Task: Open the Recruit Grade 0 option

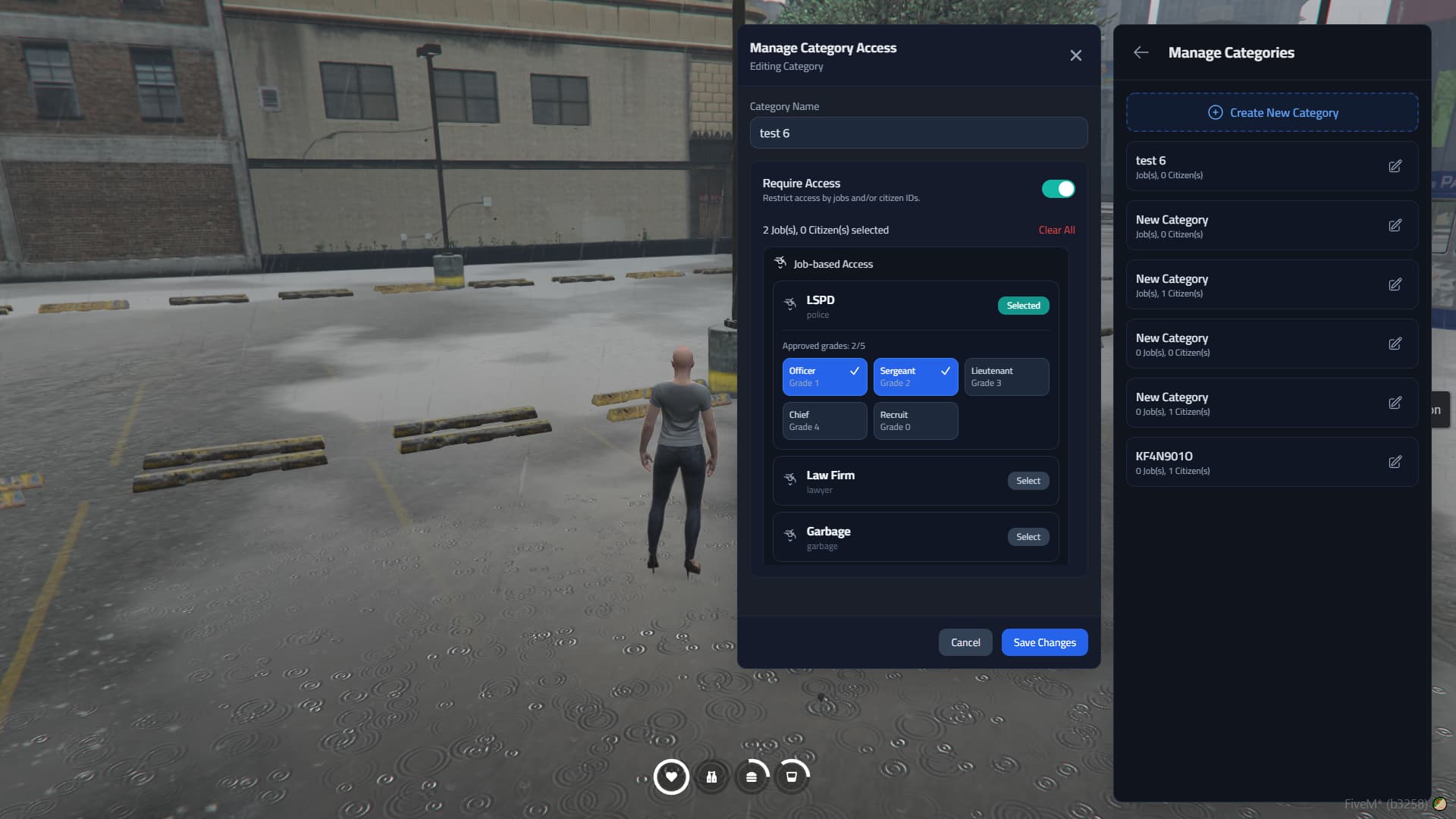Action: 915,421
